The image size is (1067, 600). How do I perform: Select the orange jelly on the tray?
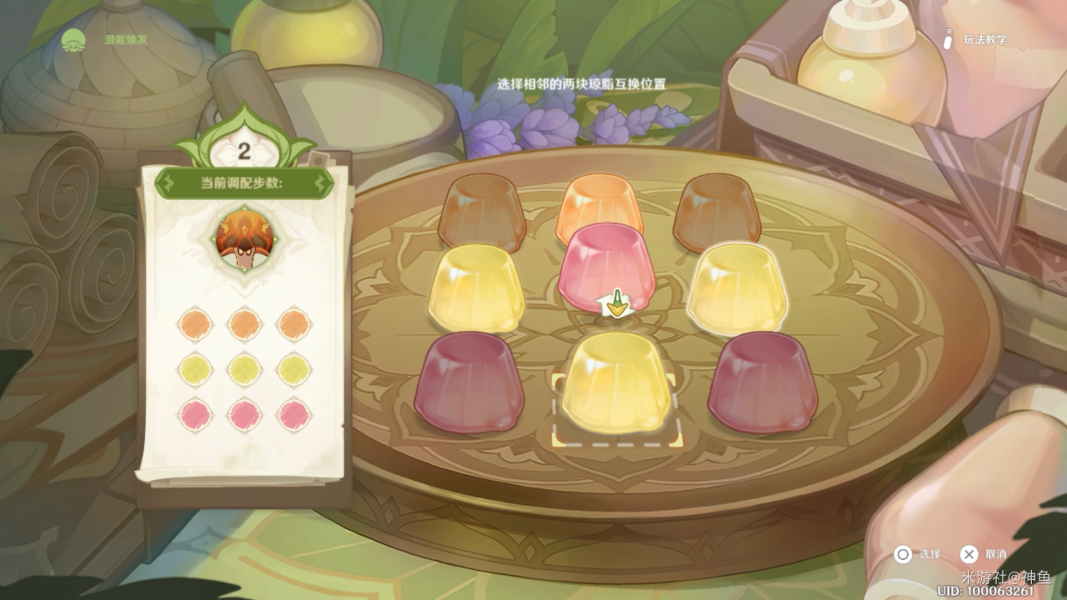[x=598, y=208]
